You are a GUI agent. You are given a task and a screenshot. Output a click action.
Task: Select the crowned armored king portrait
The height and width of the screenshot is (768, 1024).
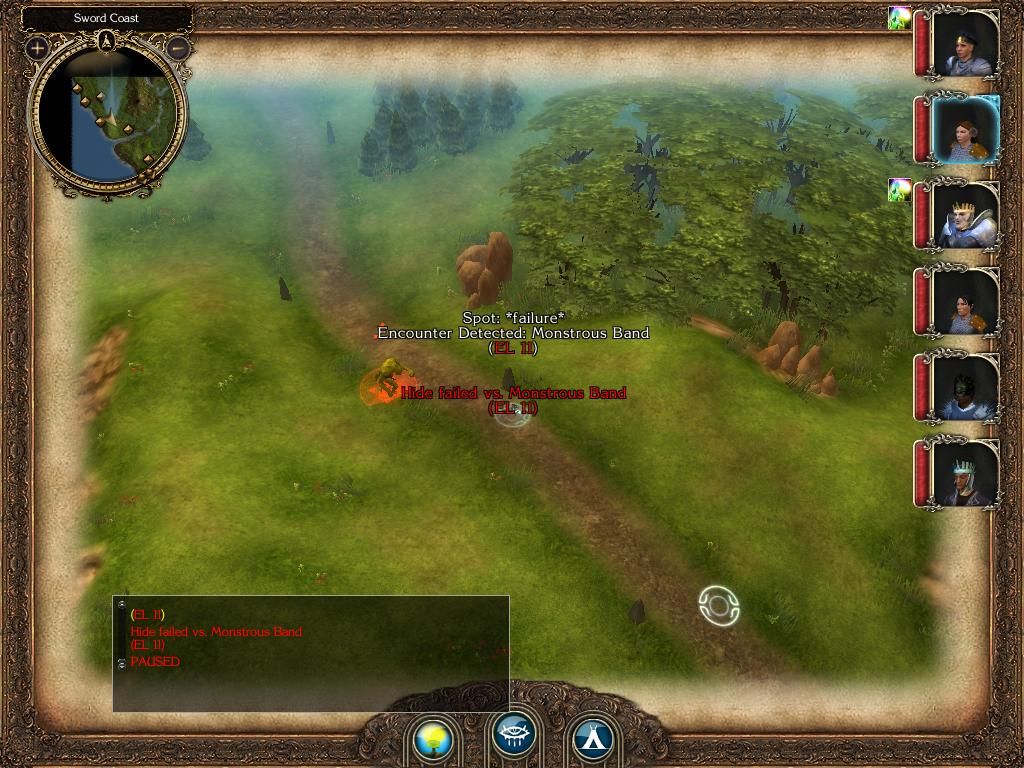point(964,215)
